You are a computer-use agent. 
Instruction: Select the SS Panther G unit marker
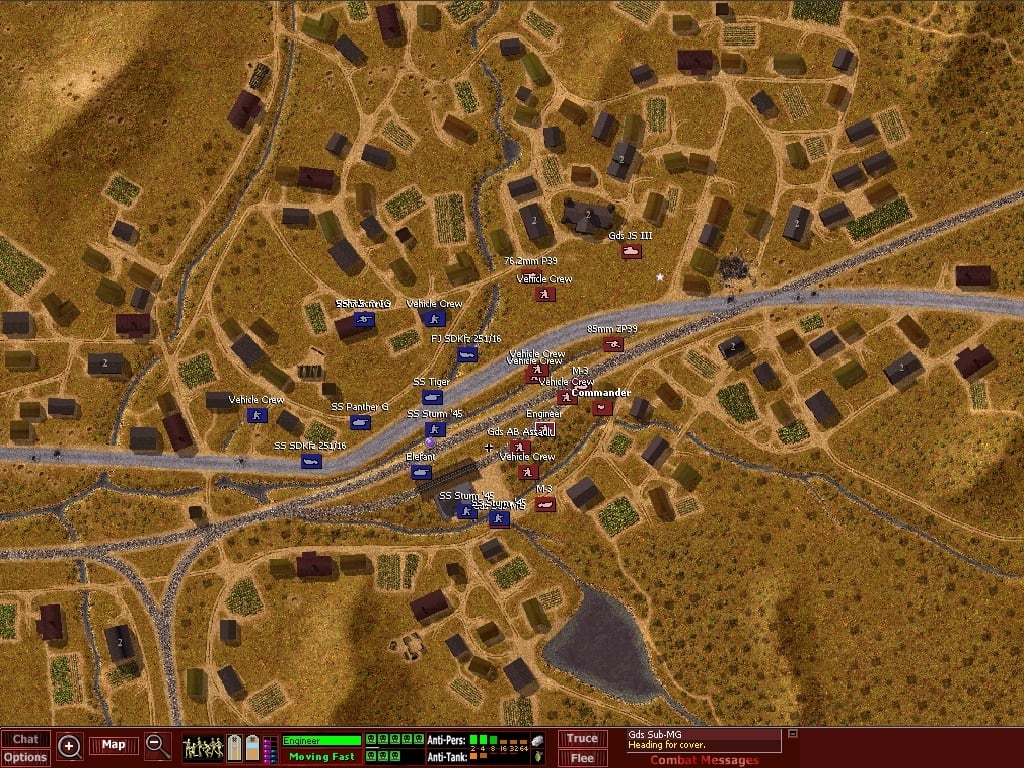pos(360,422)
